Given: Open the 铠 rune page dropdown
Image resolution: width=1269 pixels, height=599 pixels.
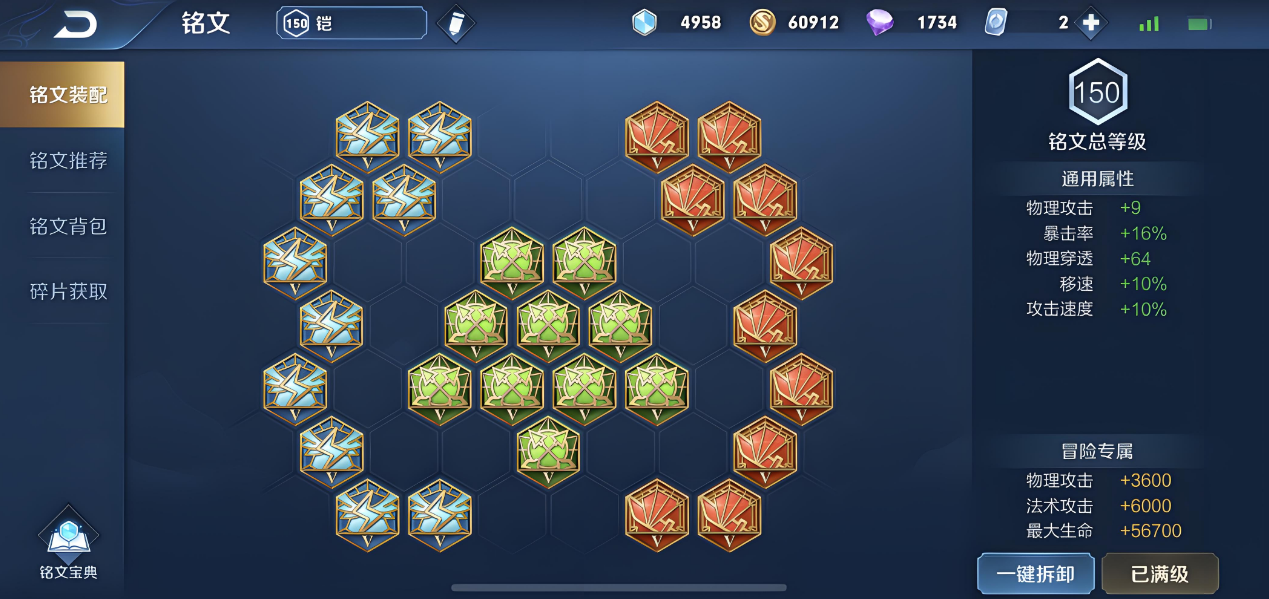Looking at the screenshot, I should [x=351, y=23].
